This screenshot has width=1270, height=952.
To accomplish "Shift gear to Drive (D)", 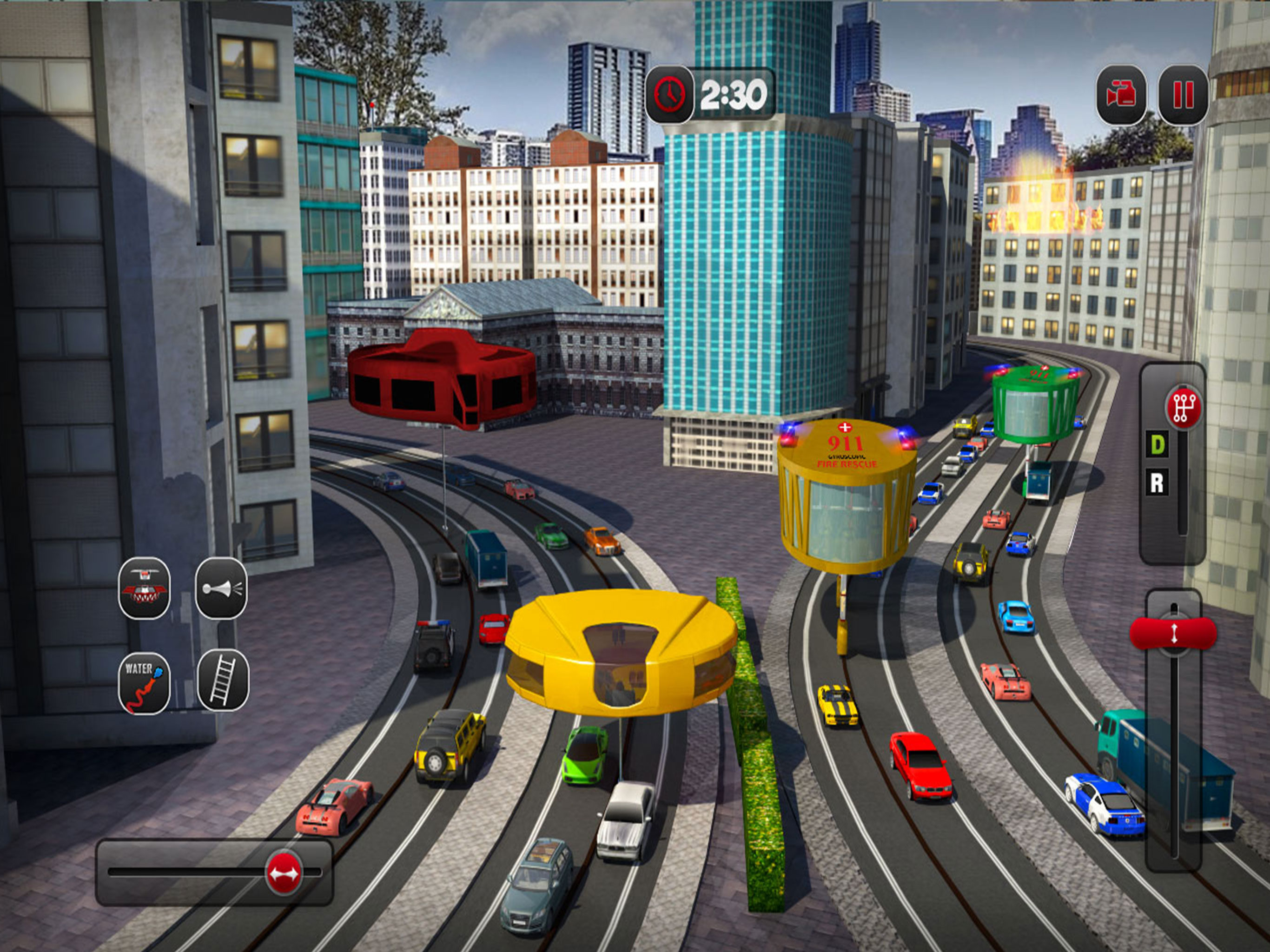I will pyautogui.click(x=1158, y=445).
